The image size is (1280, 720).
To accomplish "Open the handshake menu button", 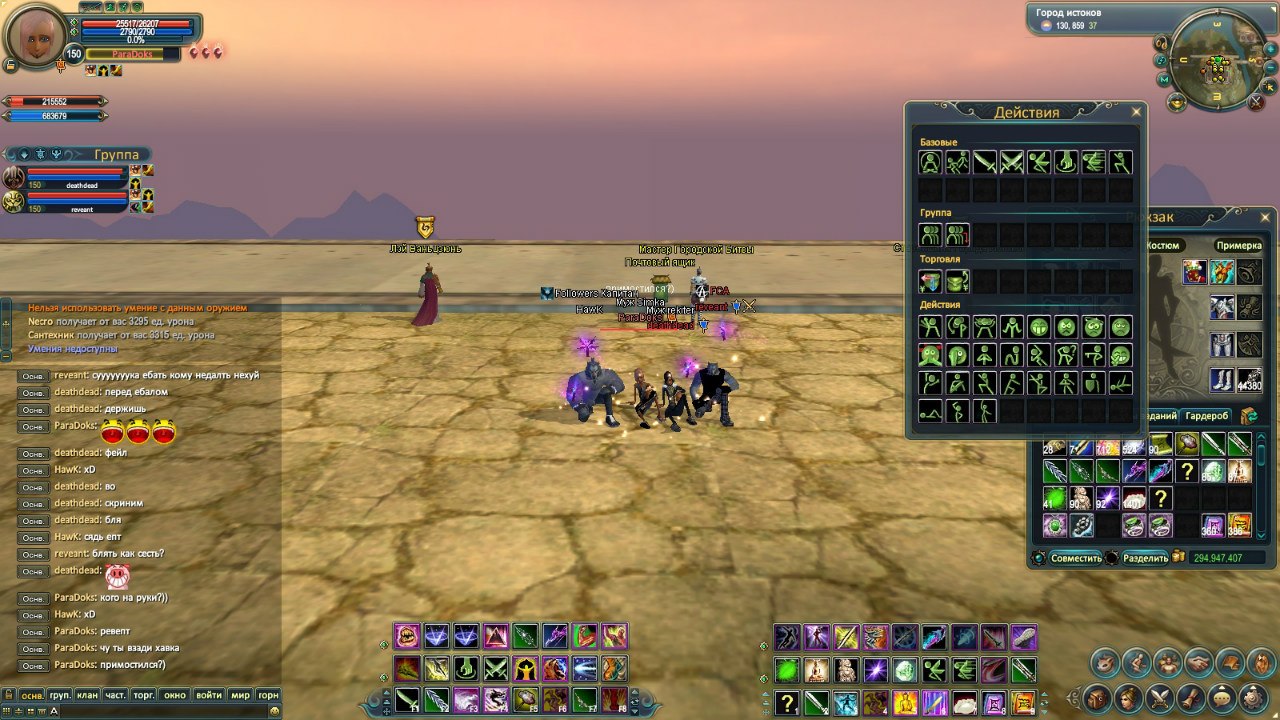I will [x=1197, y=661].
